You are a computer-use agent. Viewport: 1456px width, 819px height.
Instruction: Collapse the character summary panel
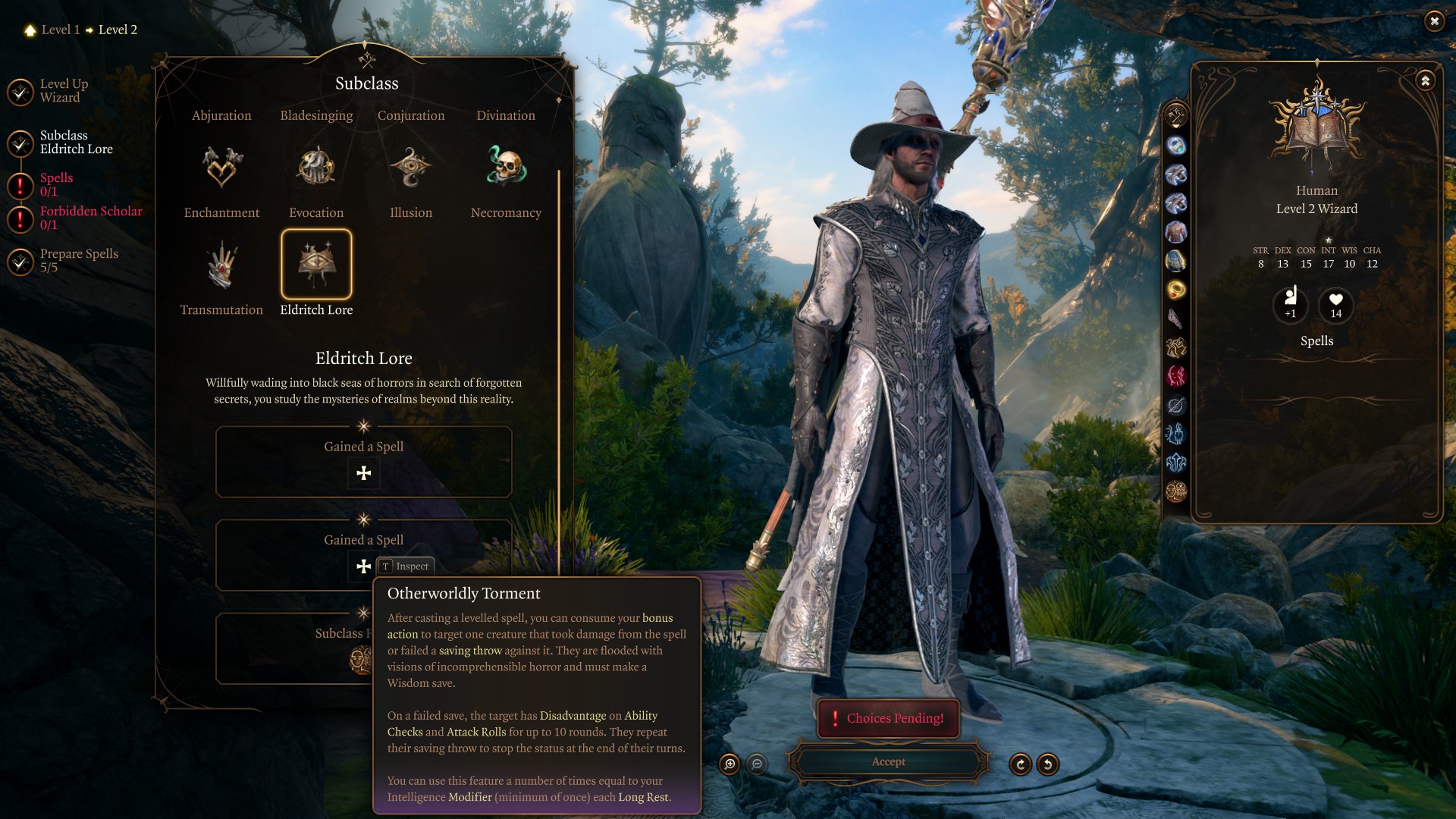tap(1426, 80)
